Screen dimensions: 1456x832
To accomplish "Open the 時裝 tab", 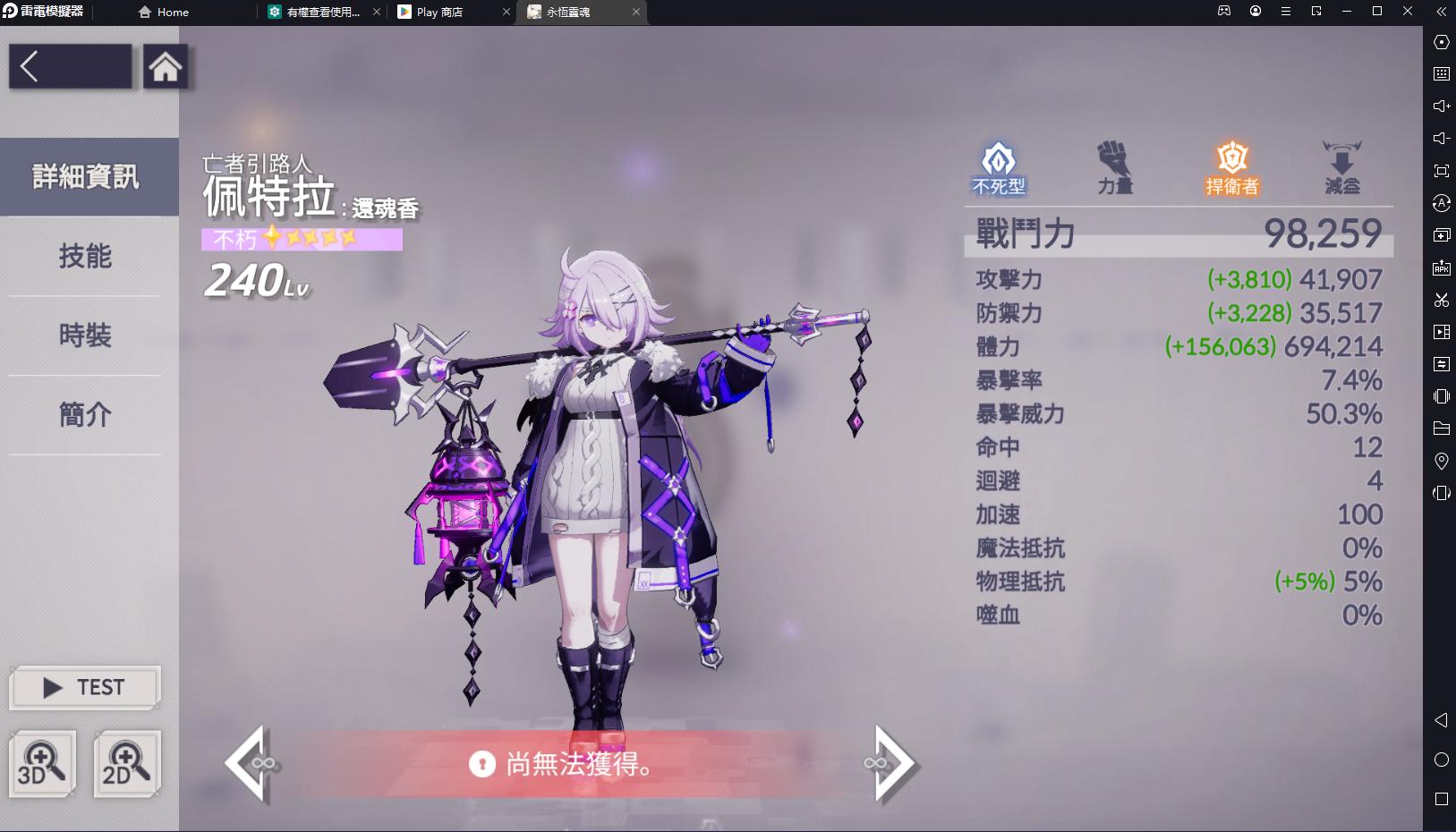I will 85,336.
